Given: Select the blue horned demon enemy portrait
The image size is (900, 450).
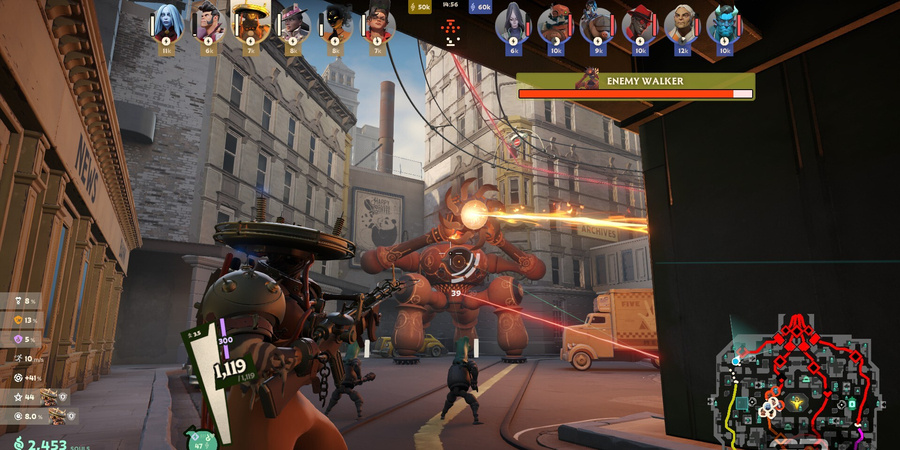Looking at the screenshot, I should (724, 22).
